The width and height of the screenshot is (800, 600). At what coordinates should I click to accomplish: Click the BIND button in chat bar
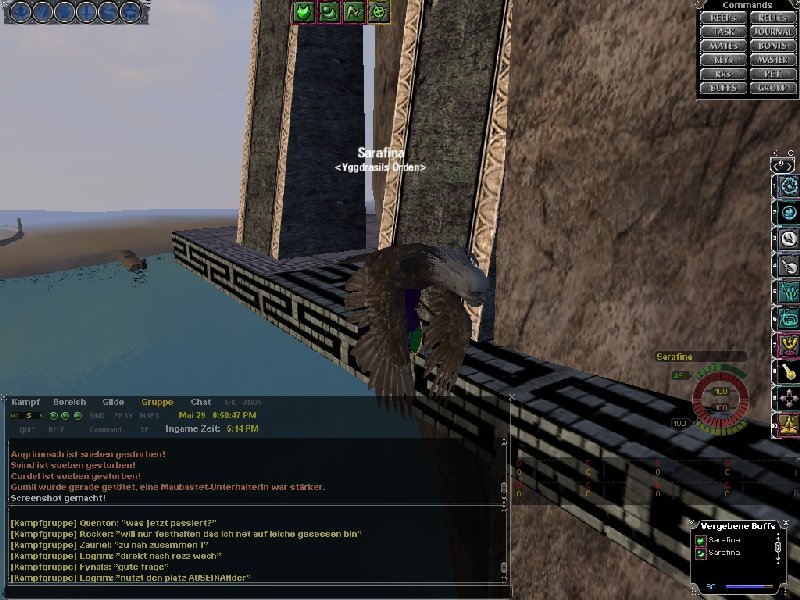point(97,415)
